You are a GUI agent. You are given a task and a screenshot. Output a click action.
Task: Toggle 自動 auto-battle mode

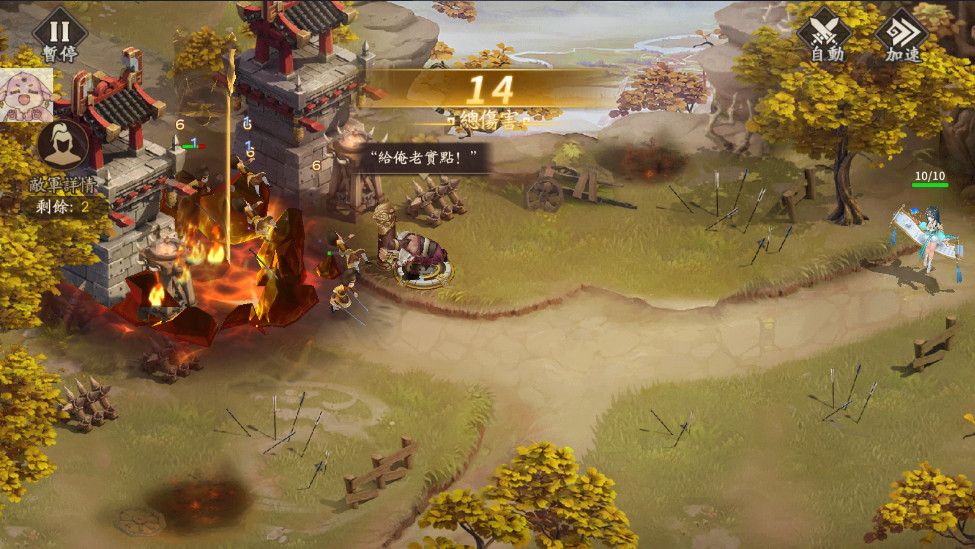point(824,33)
